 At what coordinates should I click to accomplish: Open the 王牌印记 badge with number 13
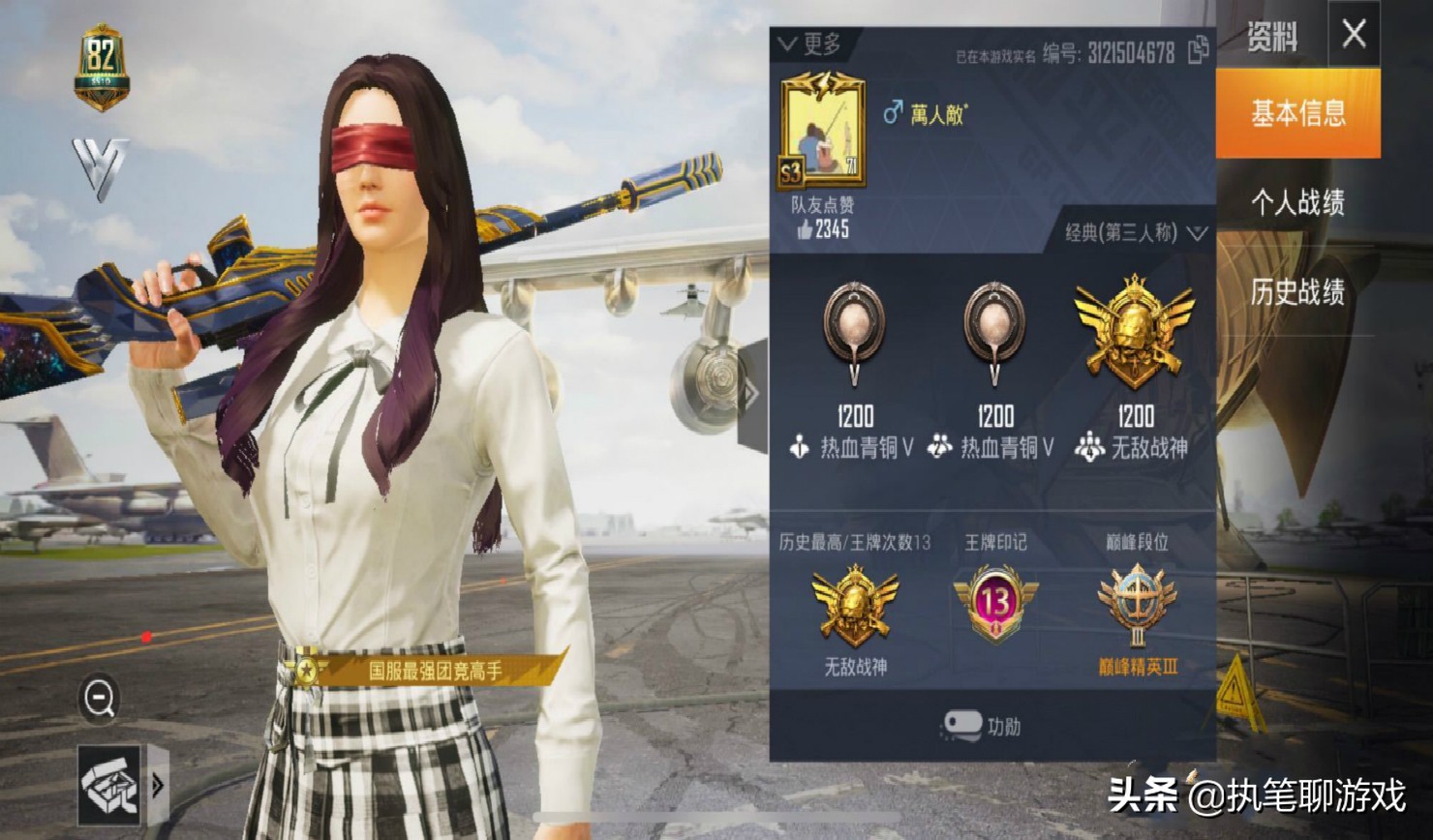click(x=995, y=604)
